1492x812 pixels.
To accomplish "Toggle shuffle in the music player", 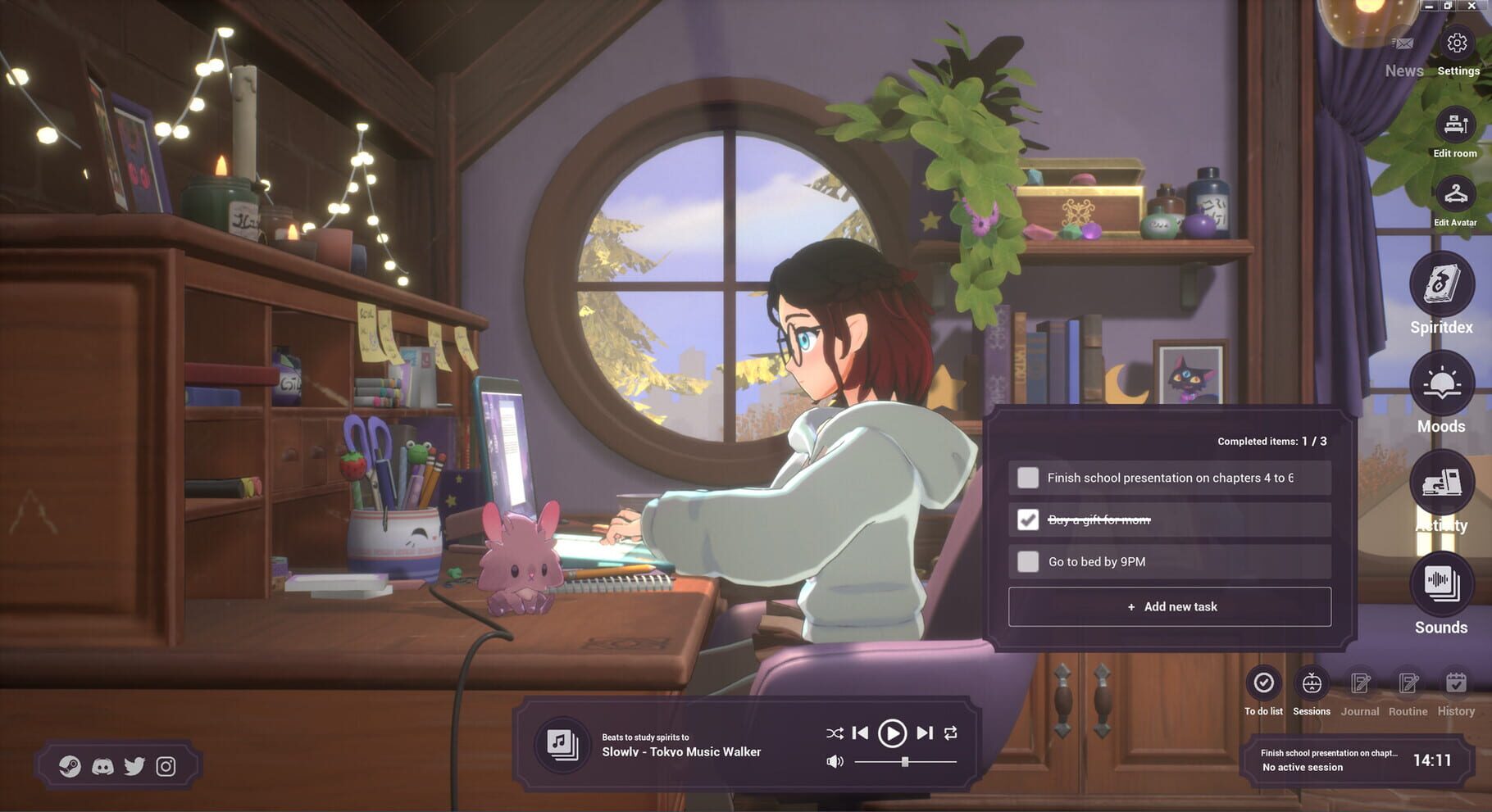I will [x=835, y=733].
